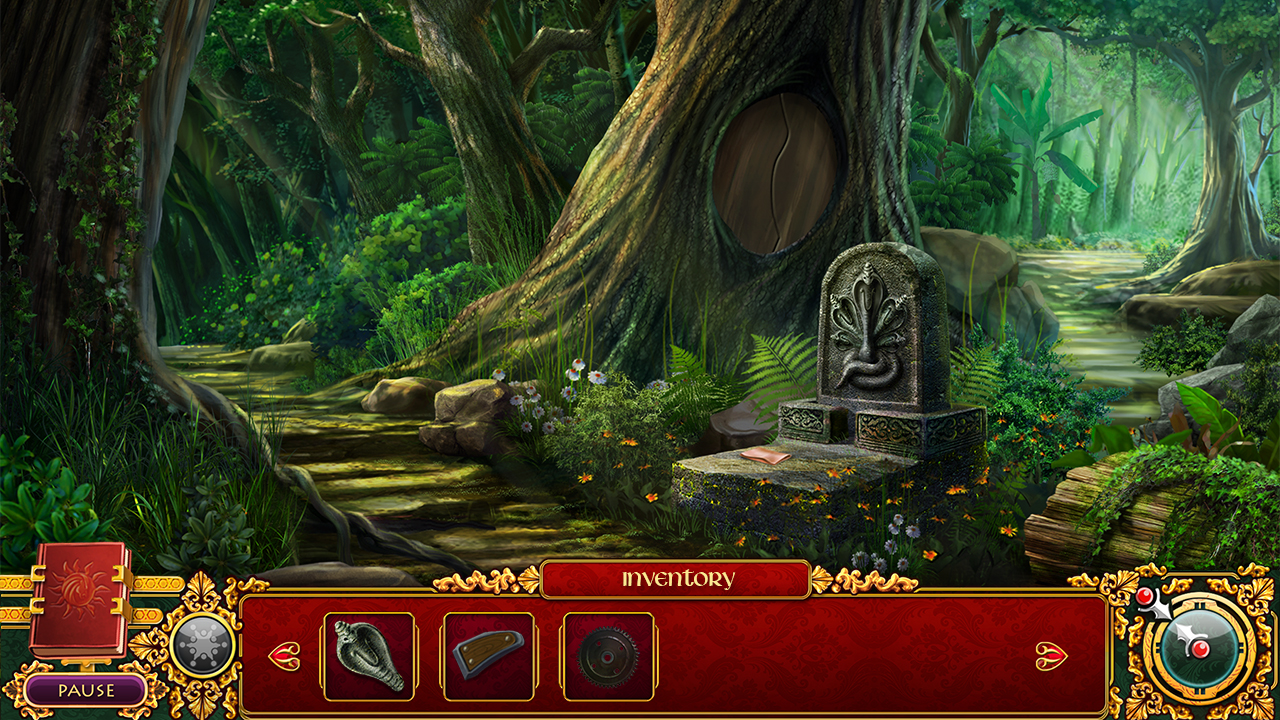The width and height of the screenshot is (1280, 720).
Task: Expand the Inventory banner panel
Action: (676, 577)
